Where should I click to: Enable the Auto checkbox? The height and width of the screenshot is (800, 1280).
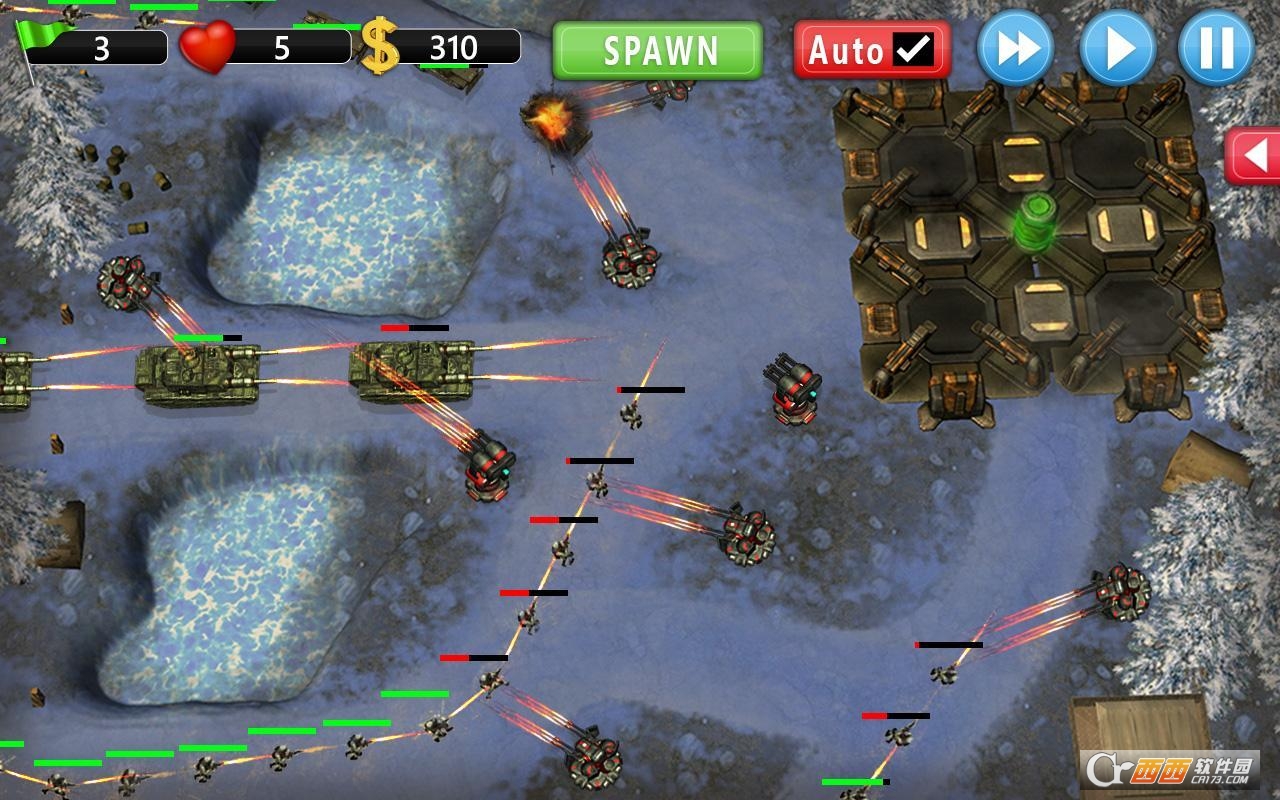point(912,44)
